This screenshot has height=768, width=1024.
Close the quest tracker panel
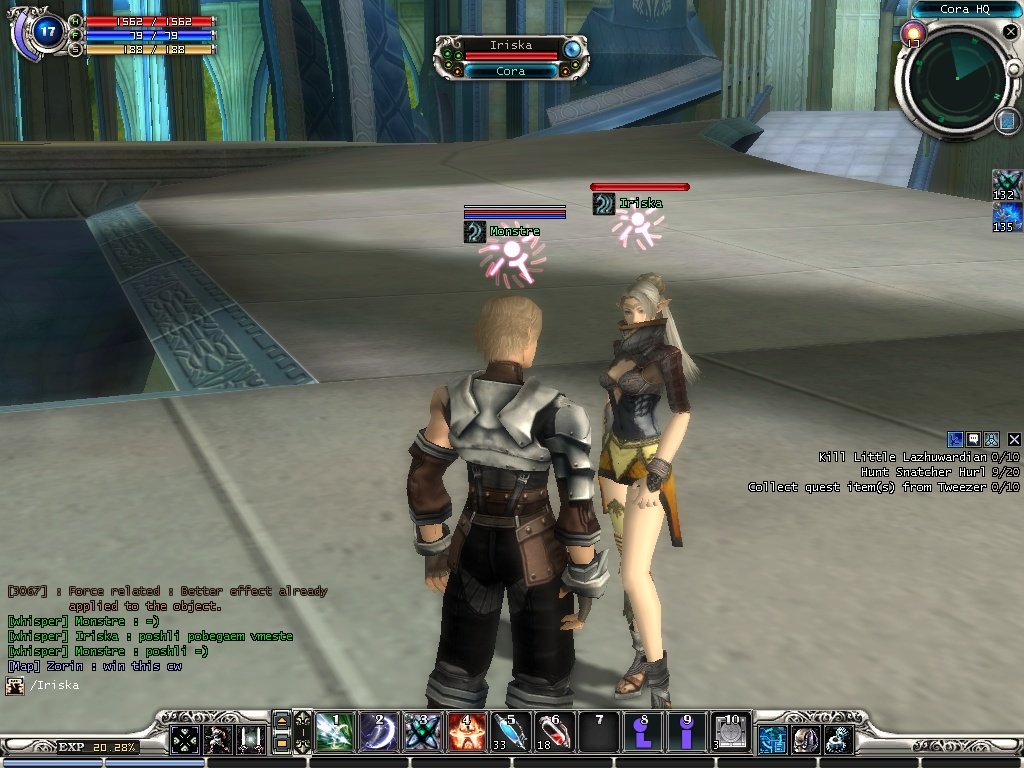1014,439
